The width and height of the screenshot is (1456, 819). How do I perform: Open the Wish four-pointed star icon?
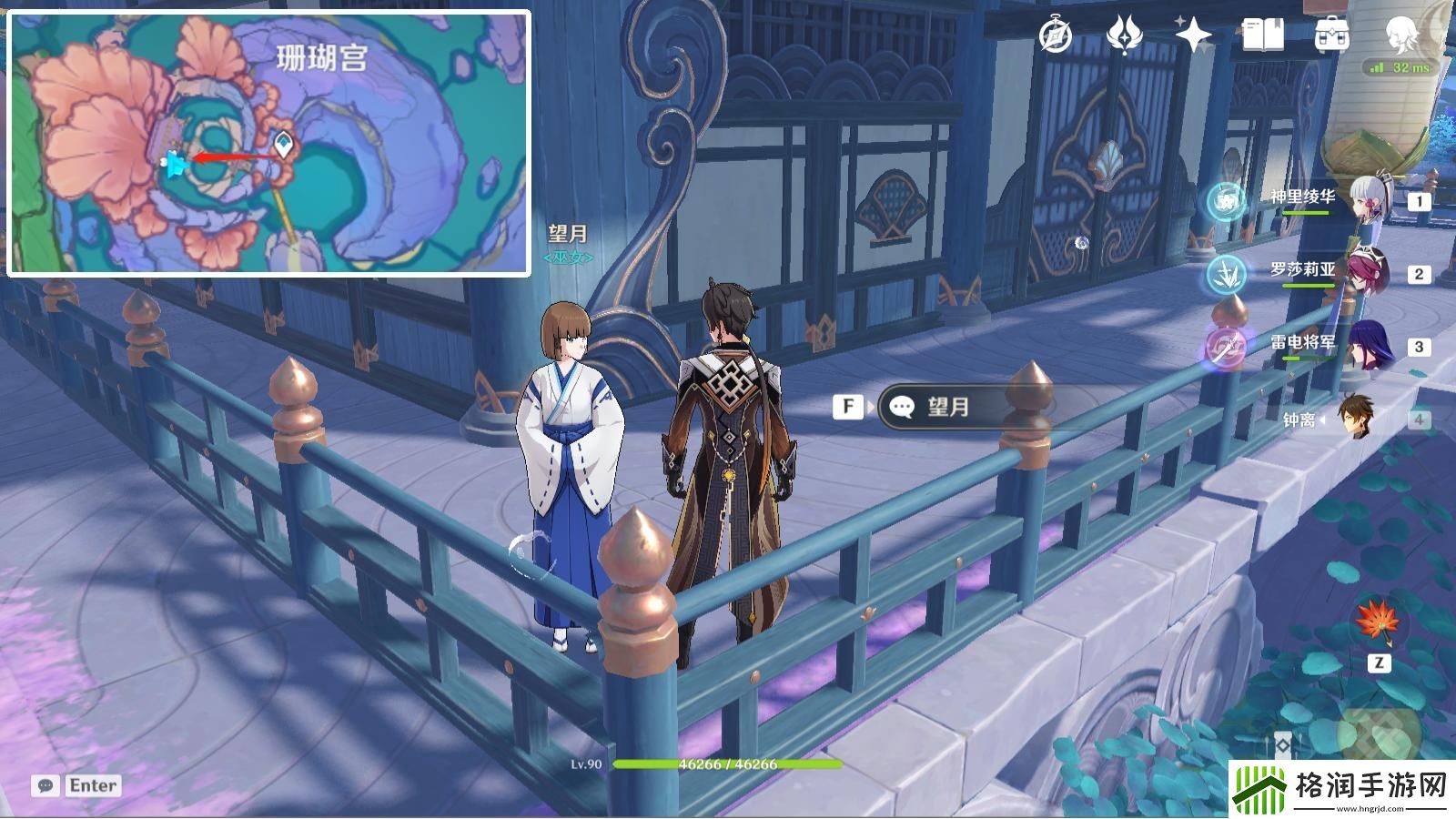[x=1193, y=36]
